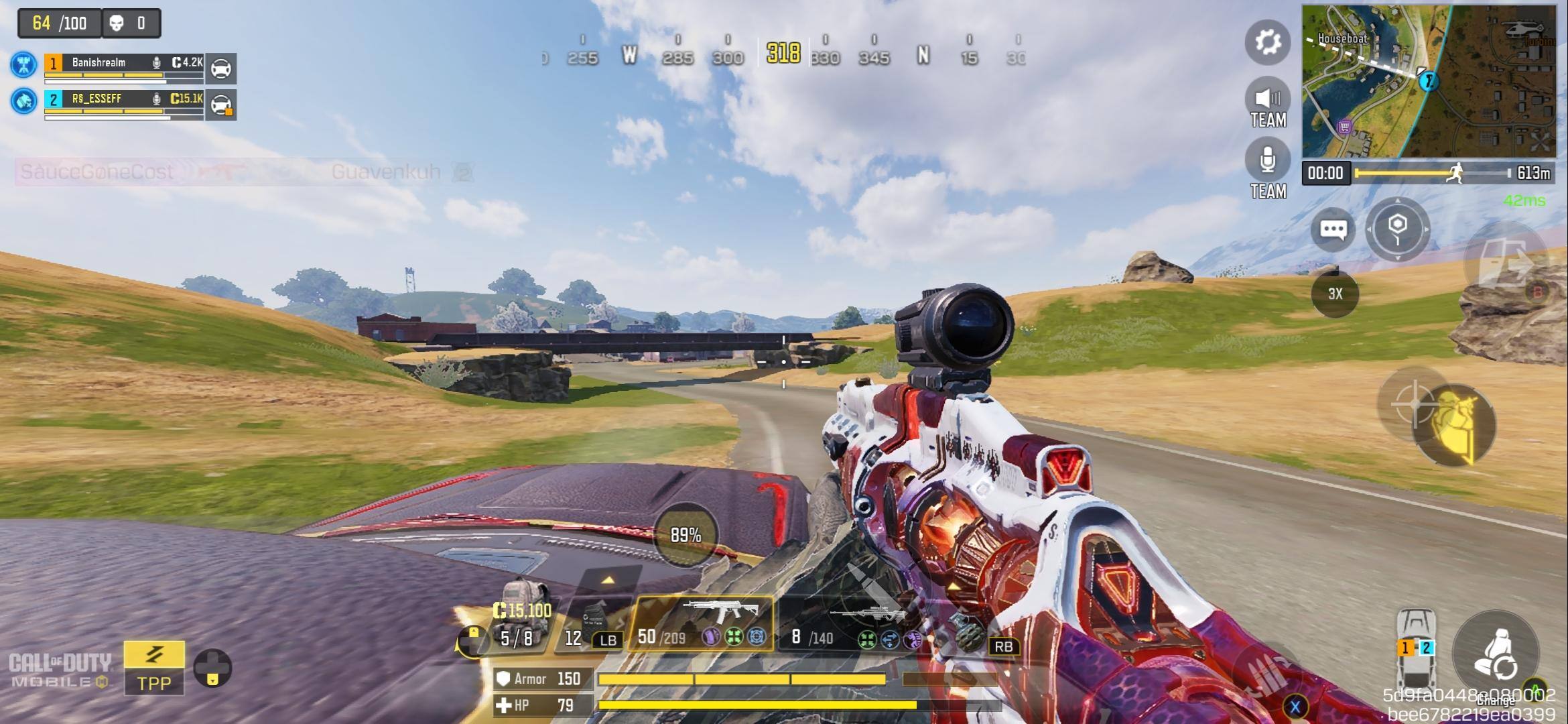
Task: Use the armor plate item
Action: [x=594, y=623]
